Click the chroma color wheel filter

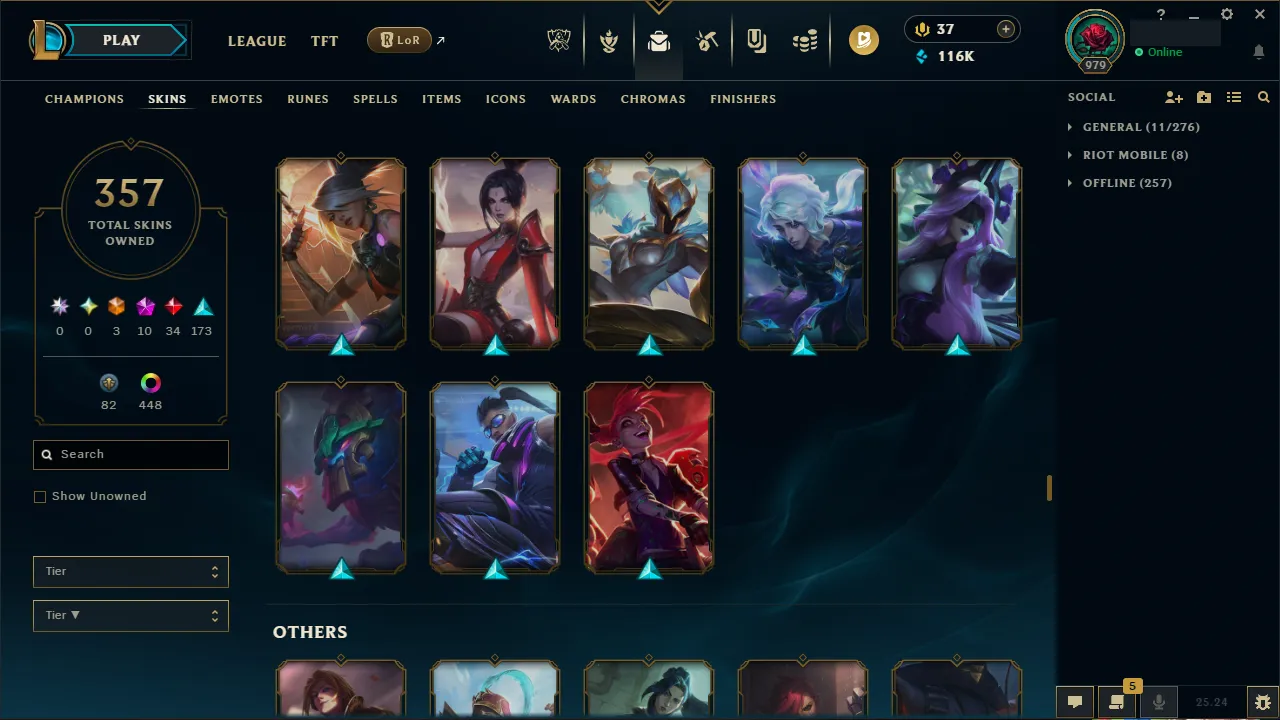(x=150, y=382)
